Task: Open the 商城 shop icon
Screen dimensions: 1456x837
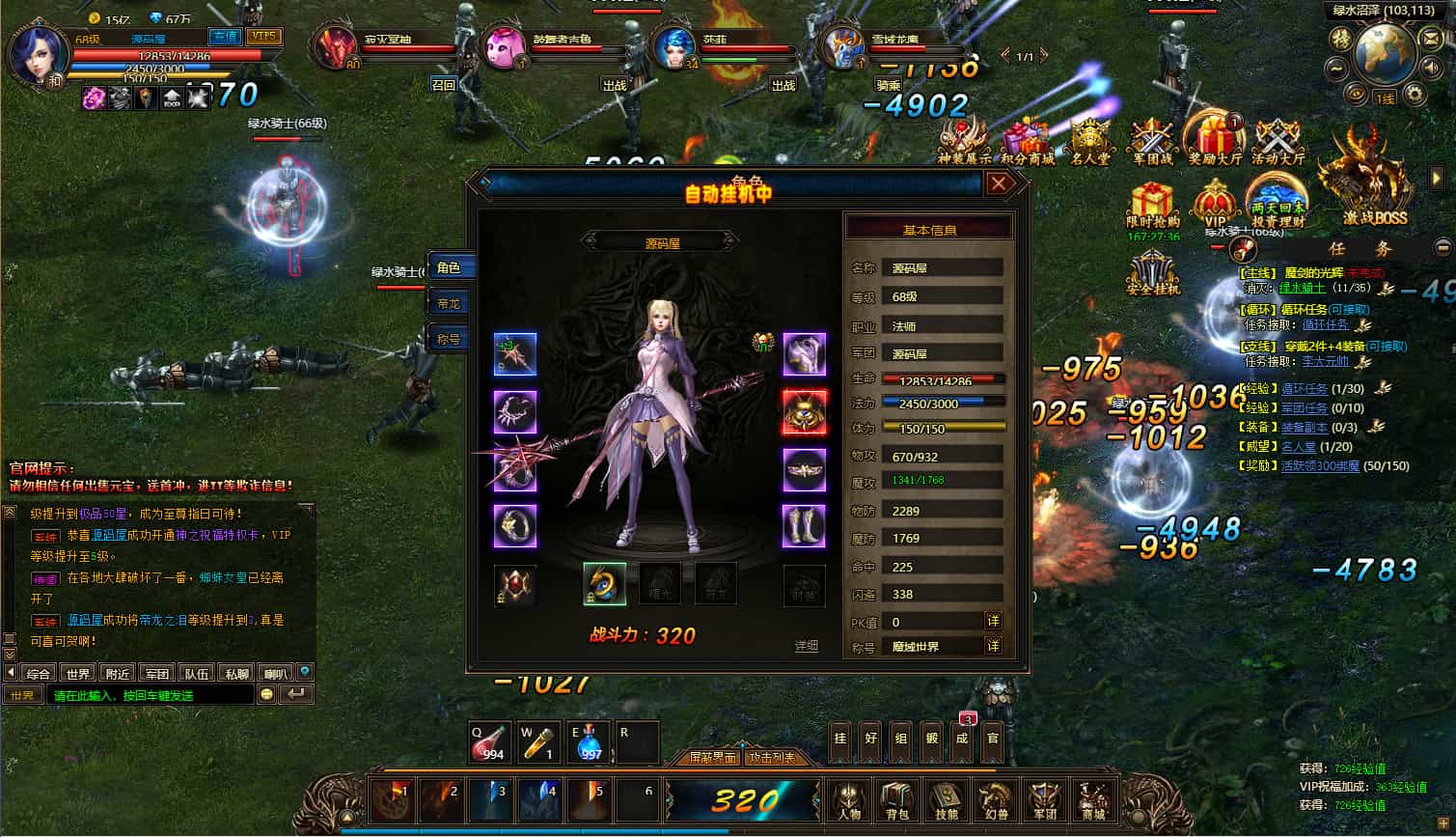Action: point(1092,801)
